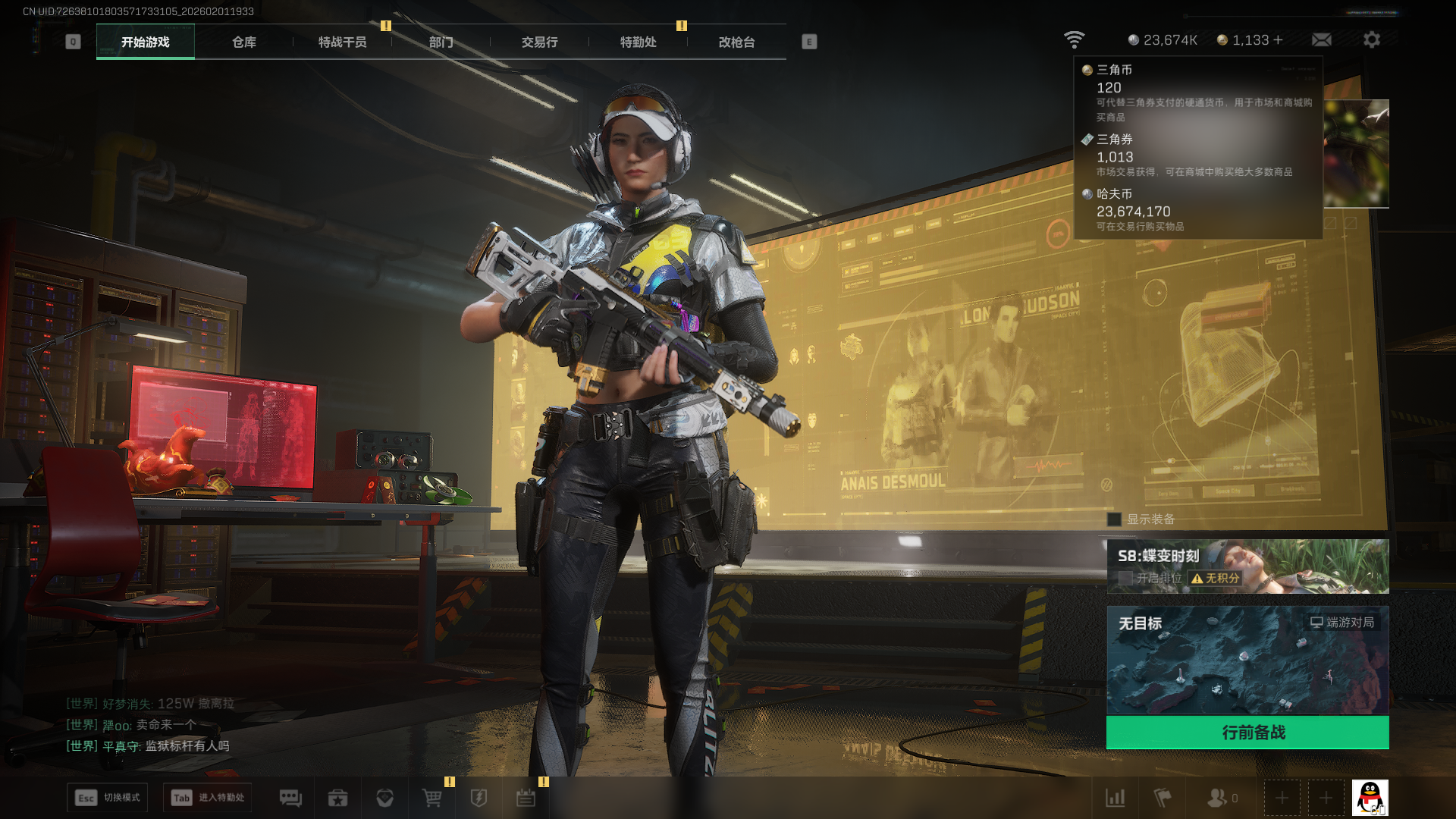Open the friends list icon
This screenshot has width=1456, height=819.
1218,798
